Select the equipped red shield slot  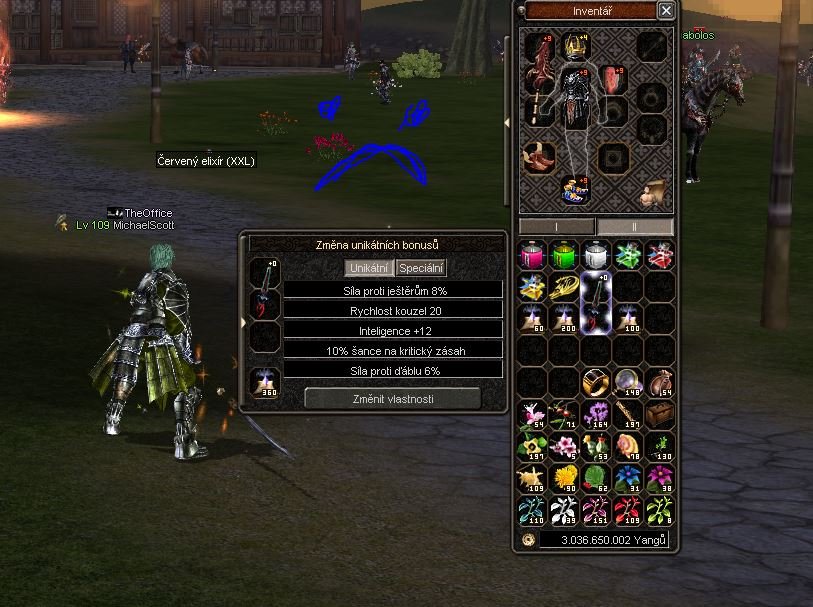click(x=612, y=80)
